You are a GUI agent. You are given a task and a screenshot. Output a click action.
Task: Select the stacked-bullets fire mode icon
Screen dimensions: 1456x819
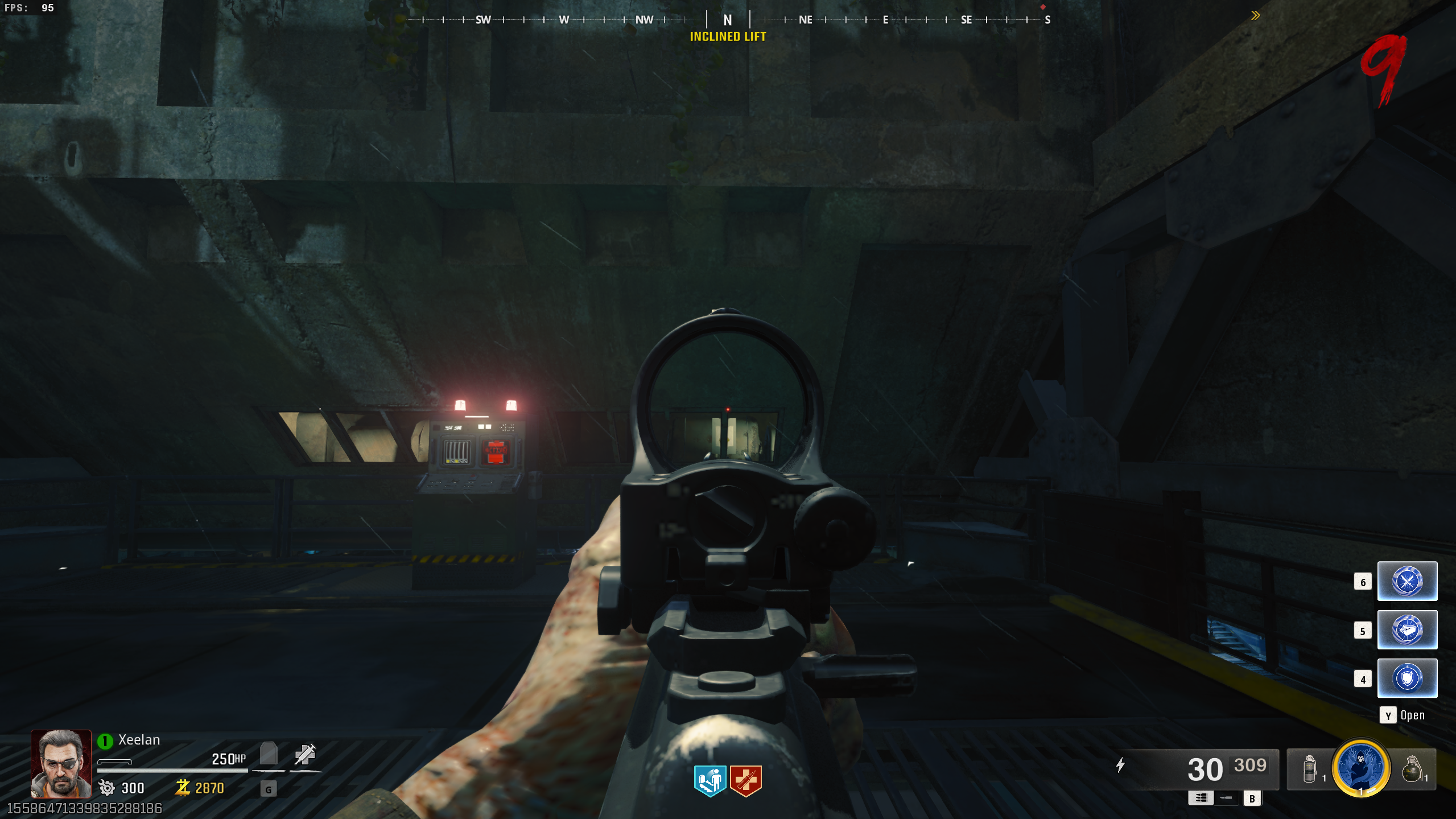(x=1201, y=798)
